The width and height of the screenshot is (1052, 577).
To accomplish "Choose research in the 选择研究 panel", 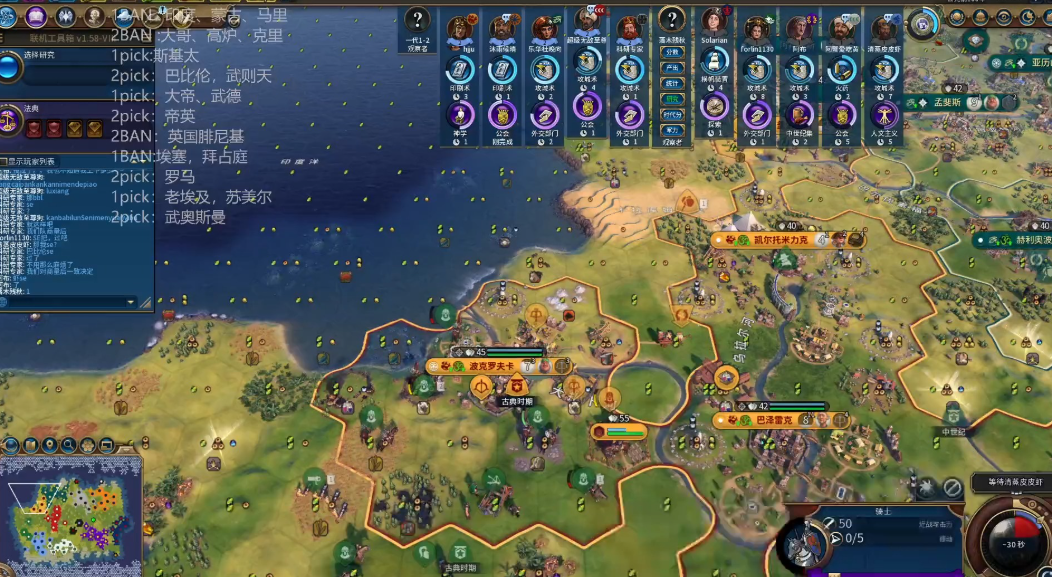I will (x=11, y=67).
